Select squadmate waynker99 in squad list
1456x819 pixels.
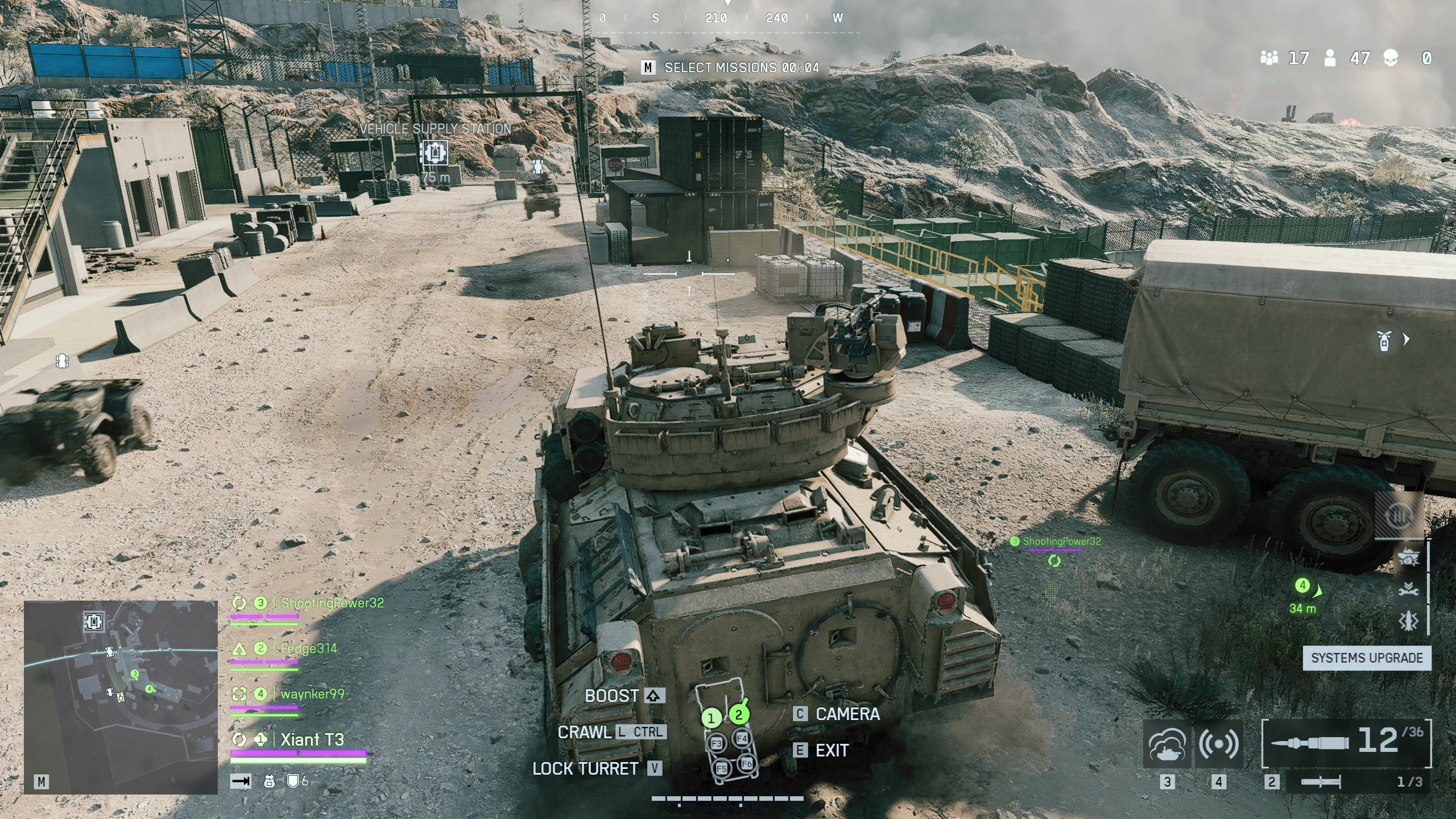(312, 694)
